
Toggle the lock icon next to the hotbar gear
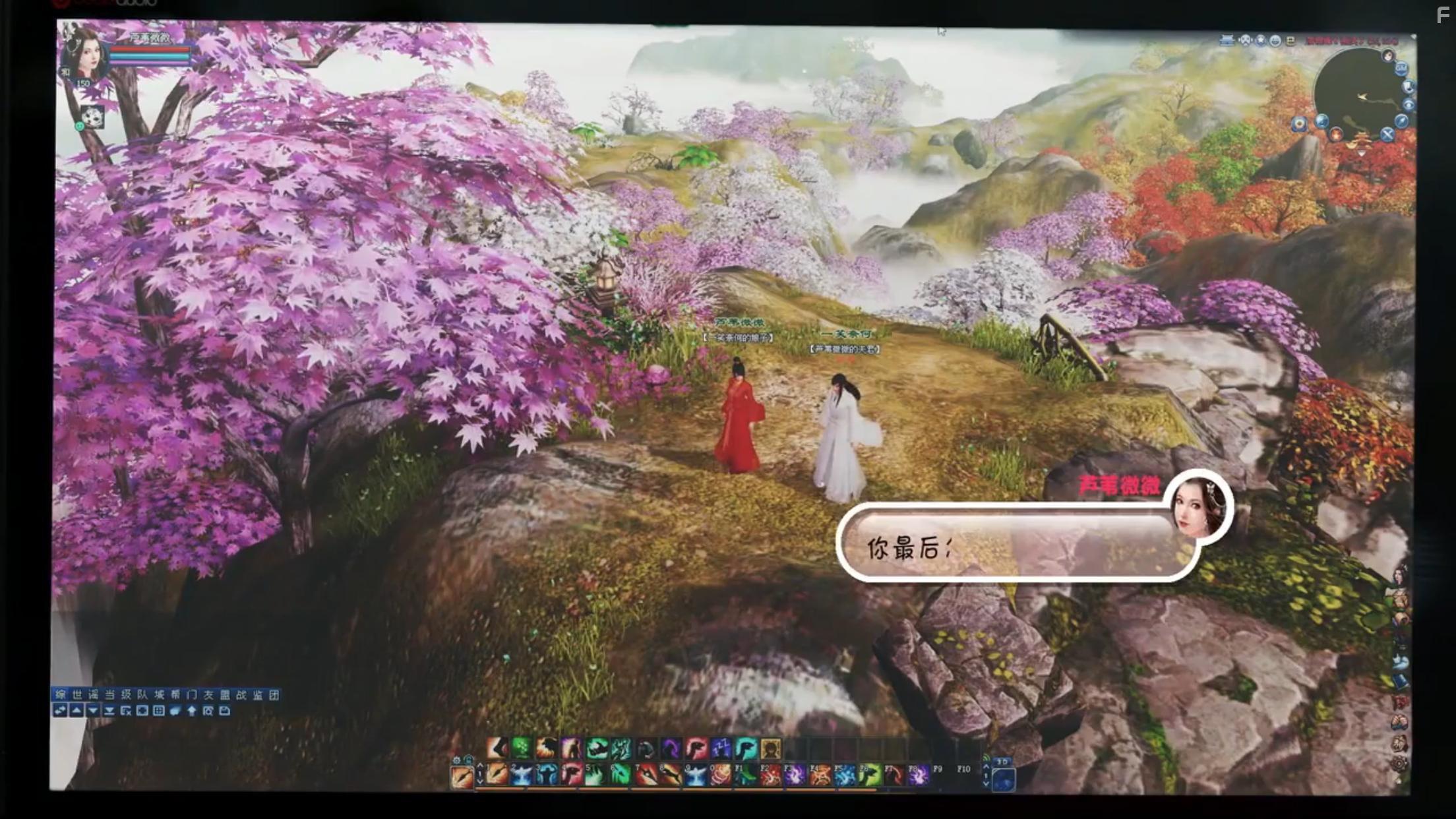468,758
